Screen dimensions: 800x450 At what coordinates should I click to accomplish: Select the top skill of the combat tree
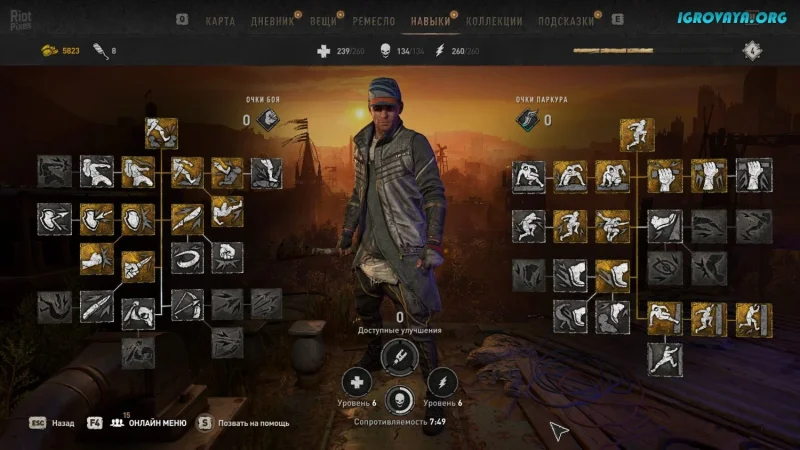(161, 133)
